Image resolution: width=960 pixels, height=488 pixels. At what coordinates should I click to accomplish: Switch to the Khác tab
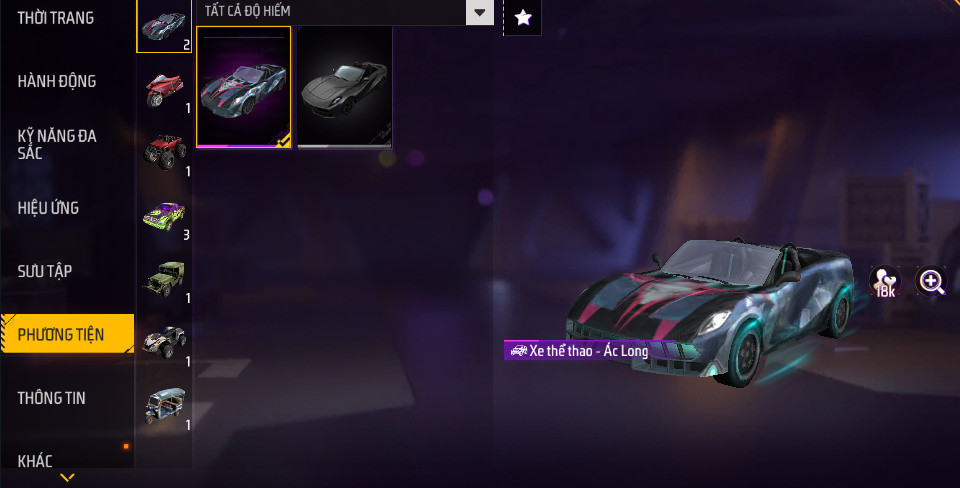(35, 461)
